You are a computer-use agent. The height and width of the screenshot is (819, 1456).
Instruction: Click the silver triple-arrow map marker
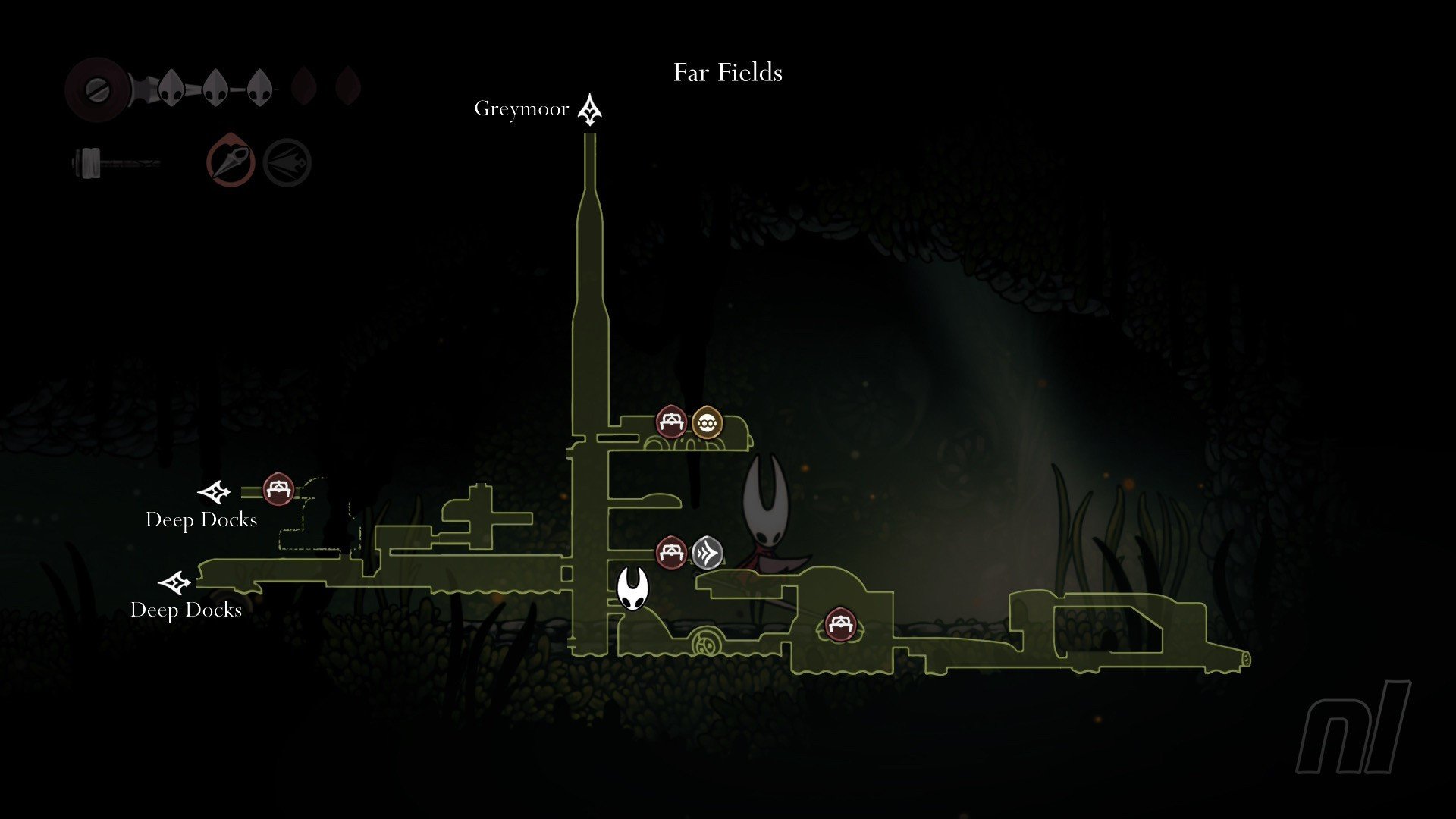[x=707, y=553]
